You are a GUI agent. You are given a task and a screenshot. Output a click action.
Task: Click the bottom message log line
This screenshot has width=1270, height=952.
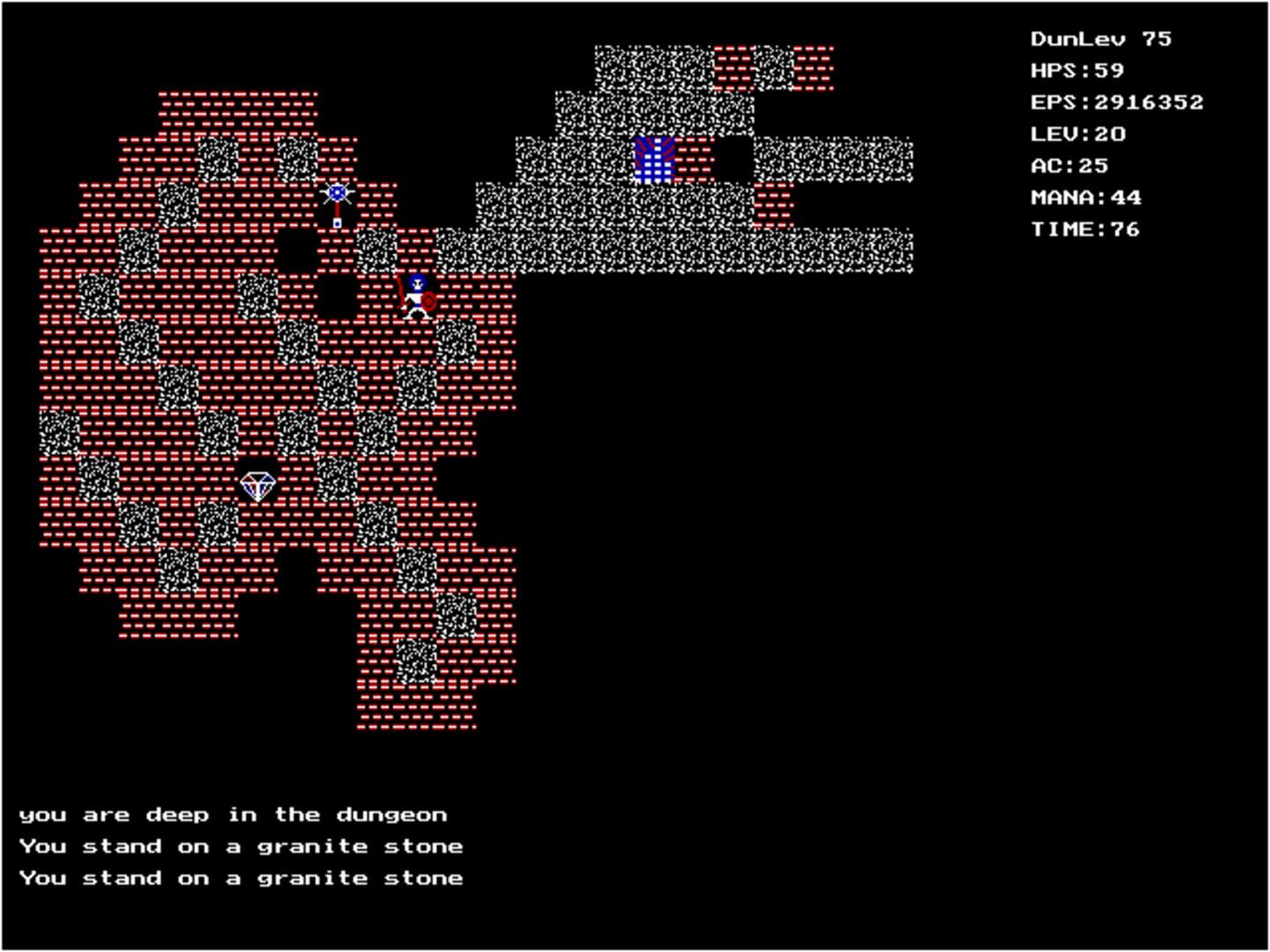tap(243, 877)
